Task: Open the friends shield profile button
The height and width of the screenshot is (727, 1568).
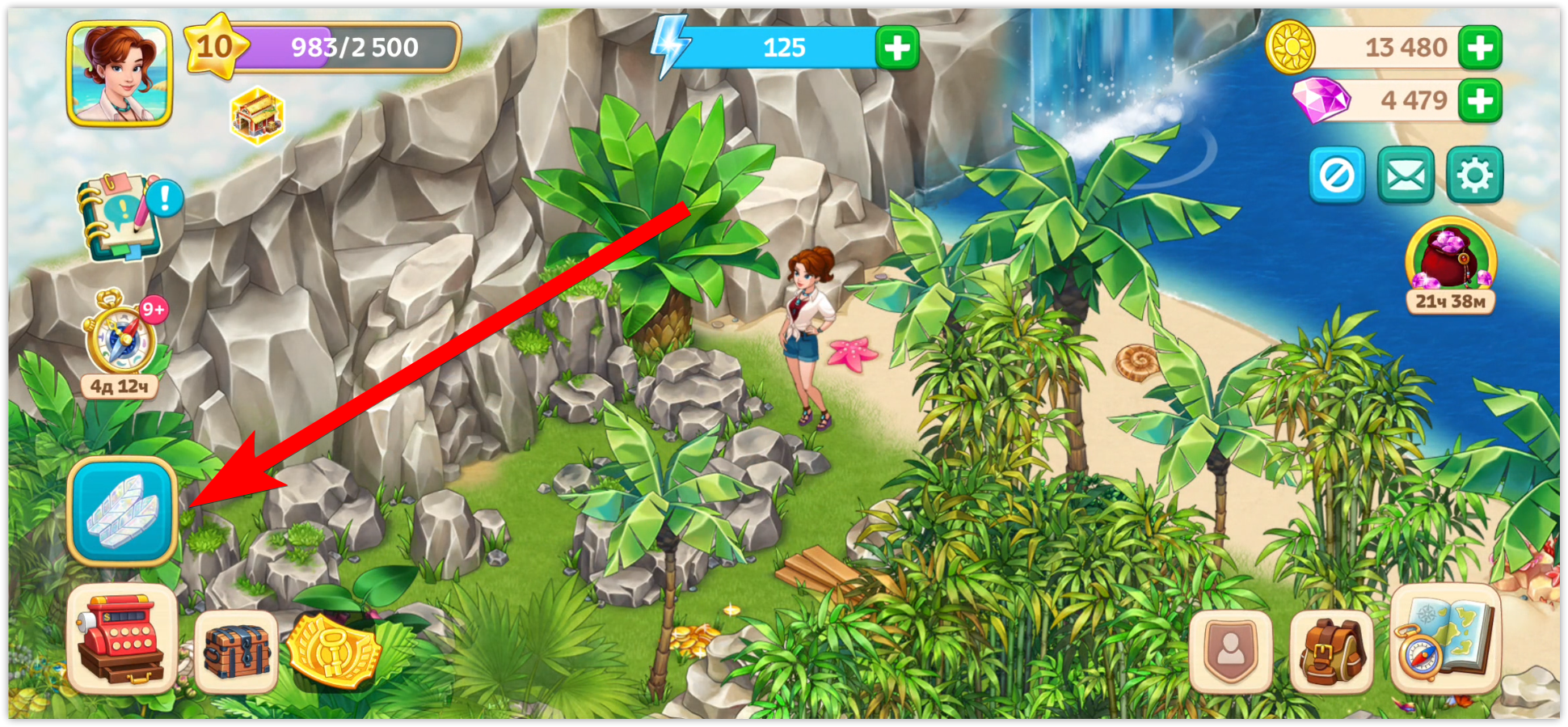Action: (x=1230, y=651)
